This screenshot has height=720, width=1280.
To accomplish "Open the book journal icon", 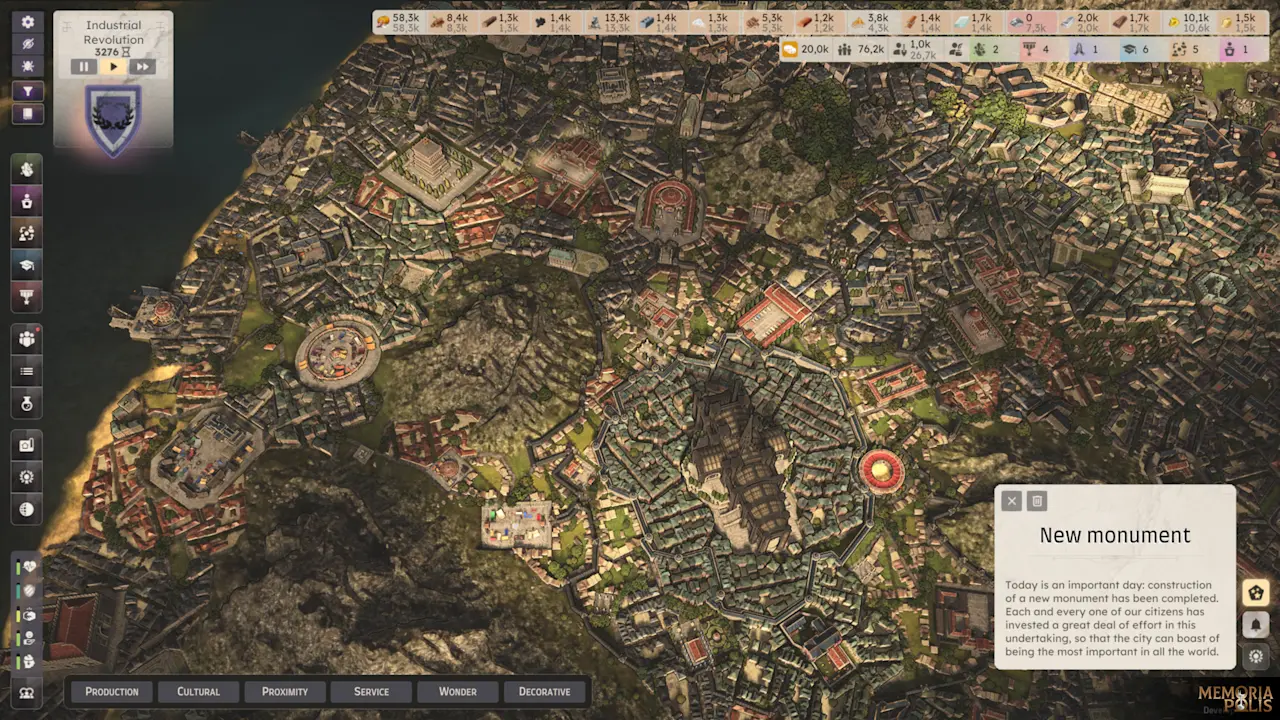I will coord(27,114).
